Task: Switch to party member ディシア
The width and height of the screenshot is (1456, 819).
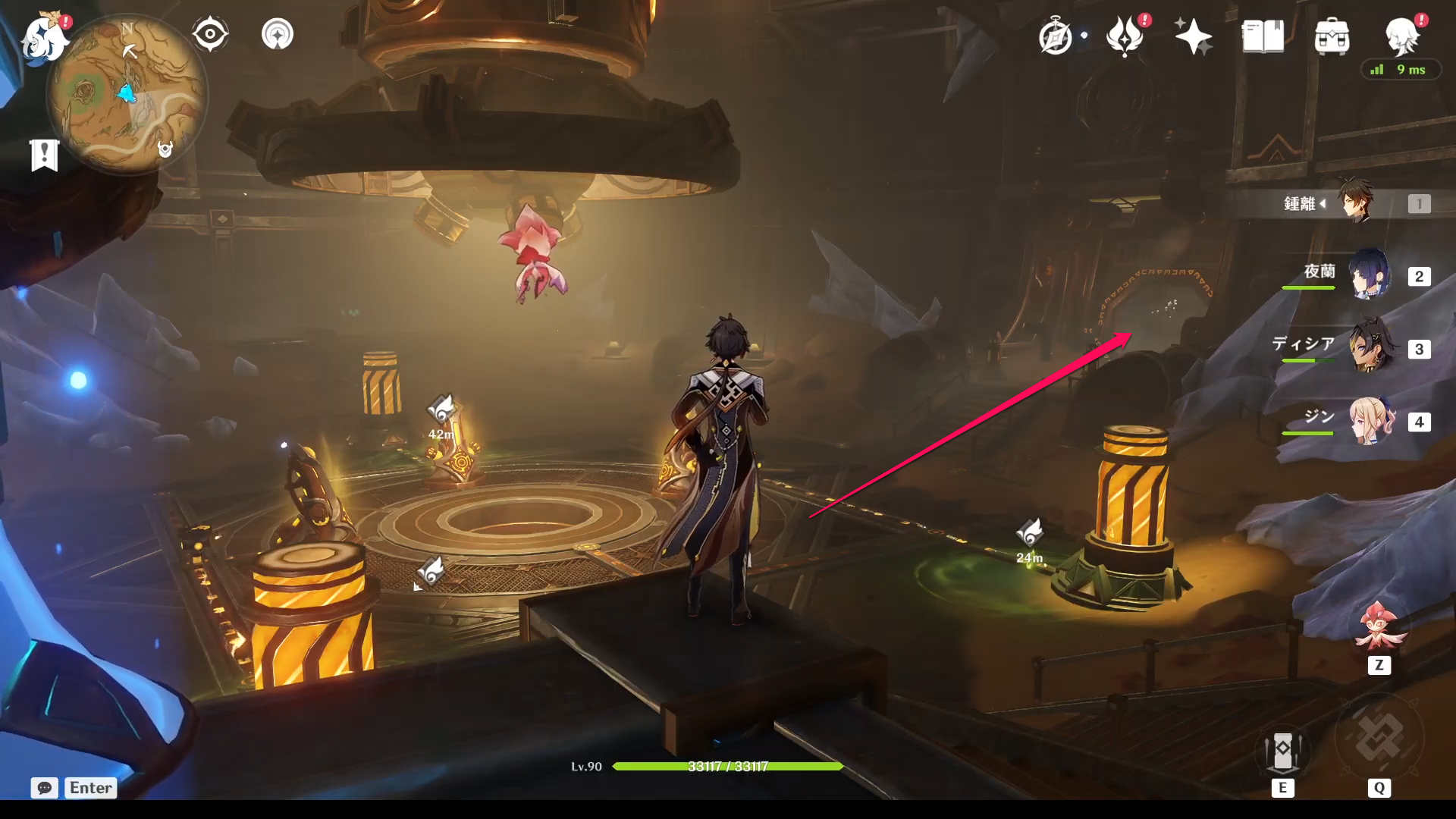Action: 1370,348
